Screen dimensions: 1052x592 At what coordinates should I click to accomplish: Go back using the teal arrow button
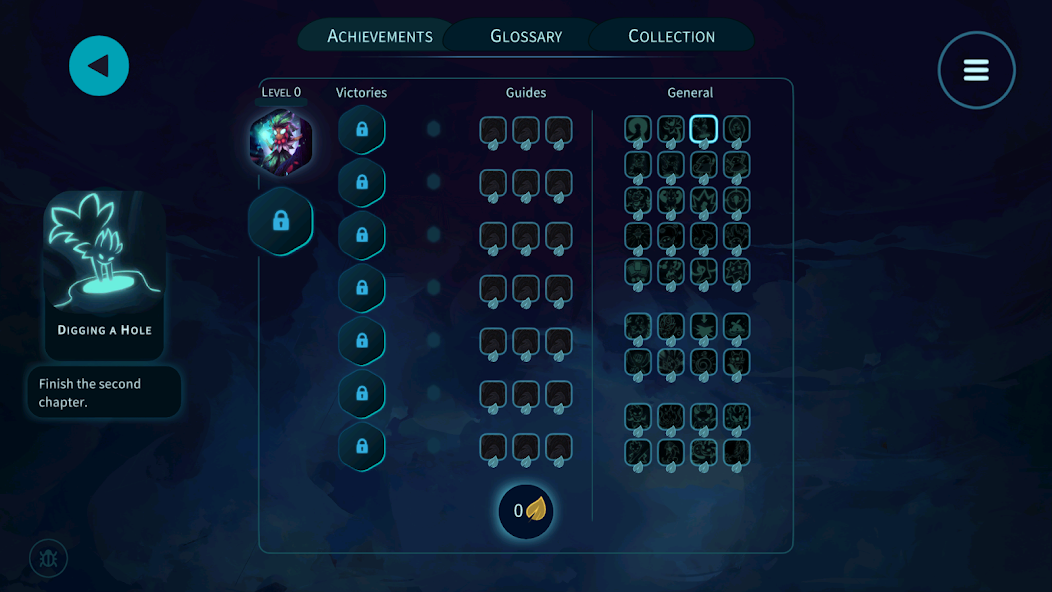point(99,66)
